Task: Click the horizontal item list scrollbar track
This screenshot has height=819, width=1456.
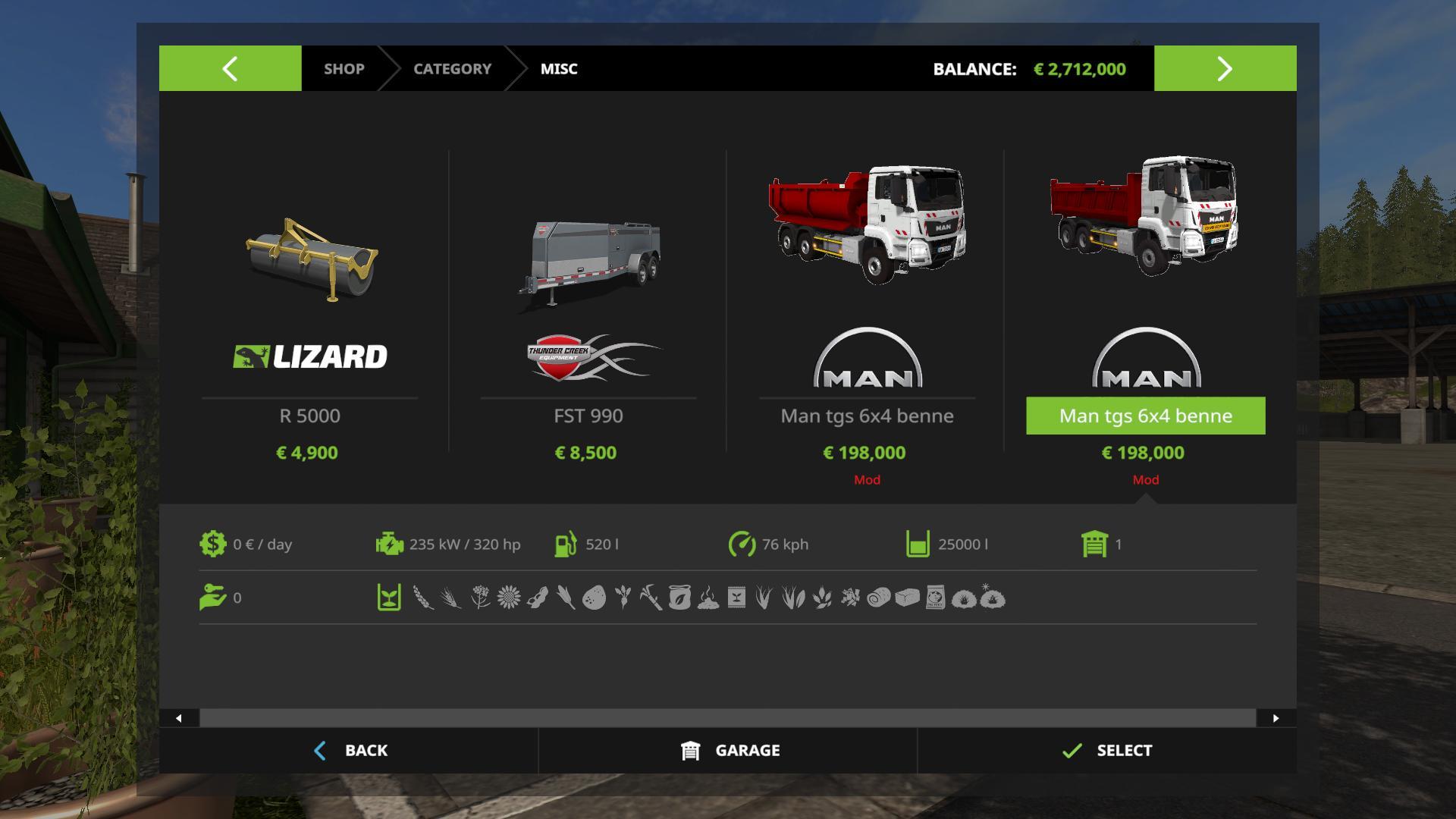Action: point(728,718)
